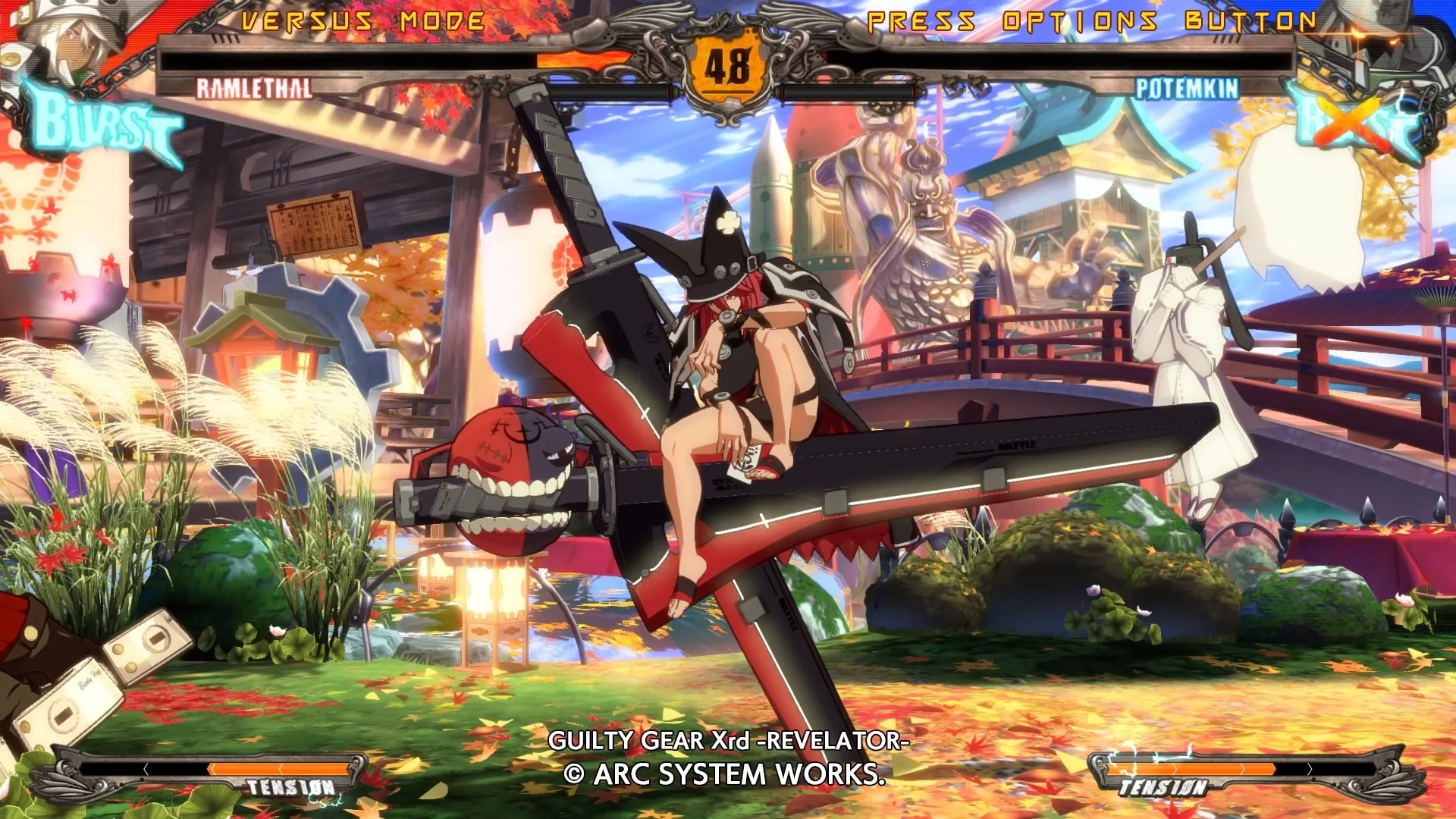Click Potemkin's crossed-out Burst icon

(x=1357, y=121)
